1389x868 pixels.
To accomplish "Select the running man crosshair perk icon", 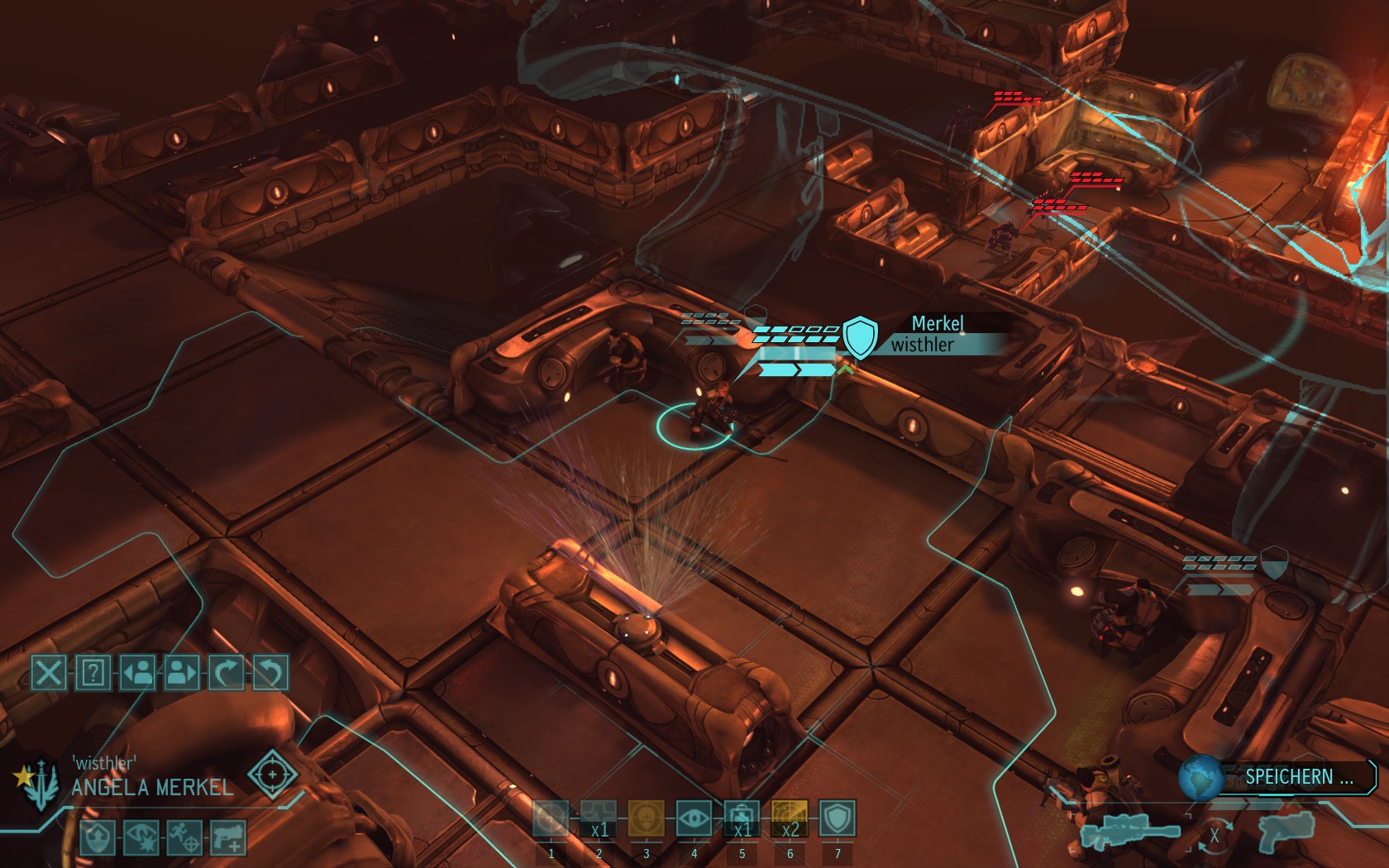I will (184, 837).
